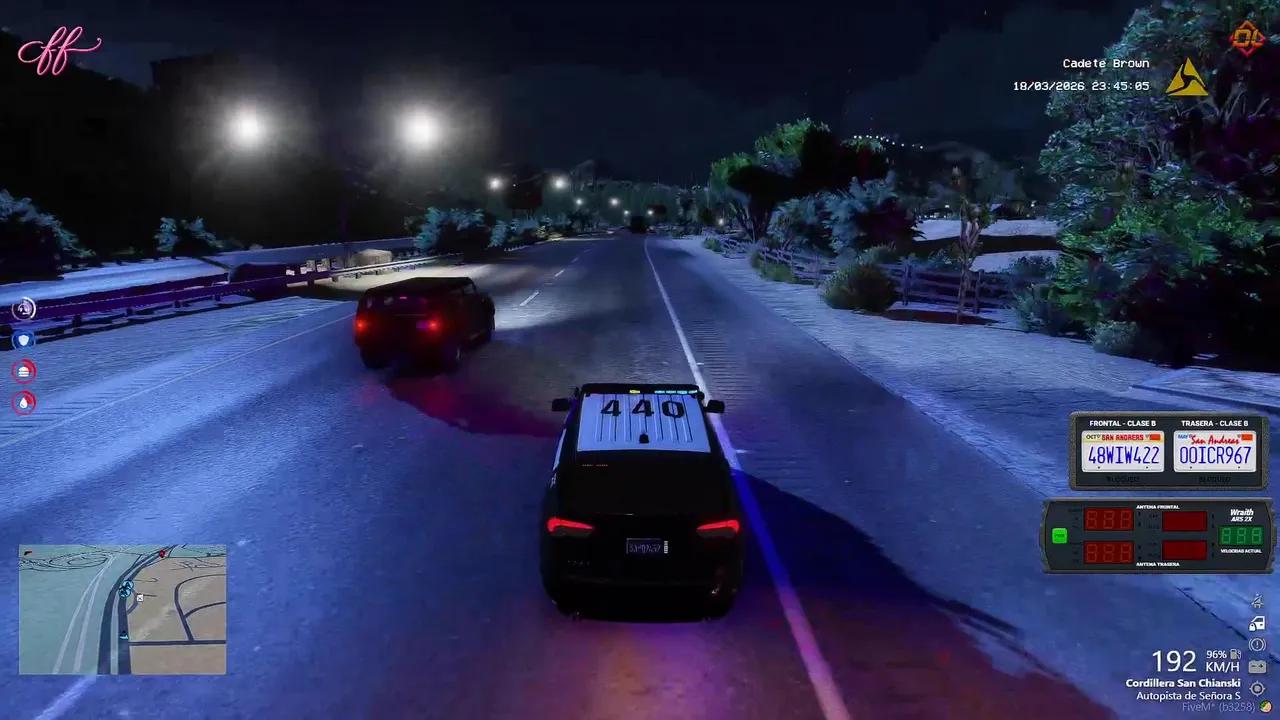
Task: Click the vehicle battery status icon
Action: [x=1258, y=665]
